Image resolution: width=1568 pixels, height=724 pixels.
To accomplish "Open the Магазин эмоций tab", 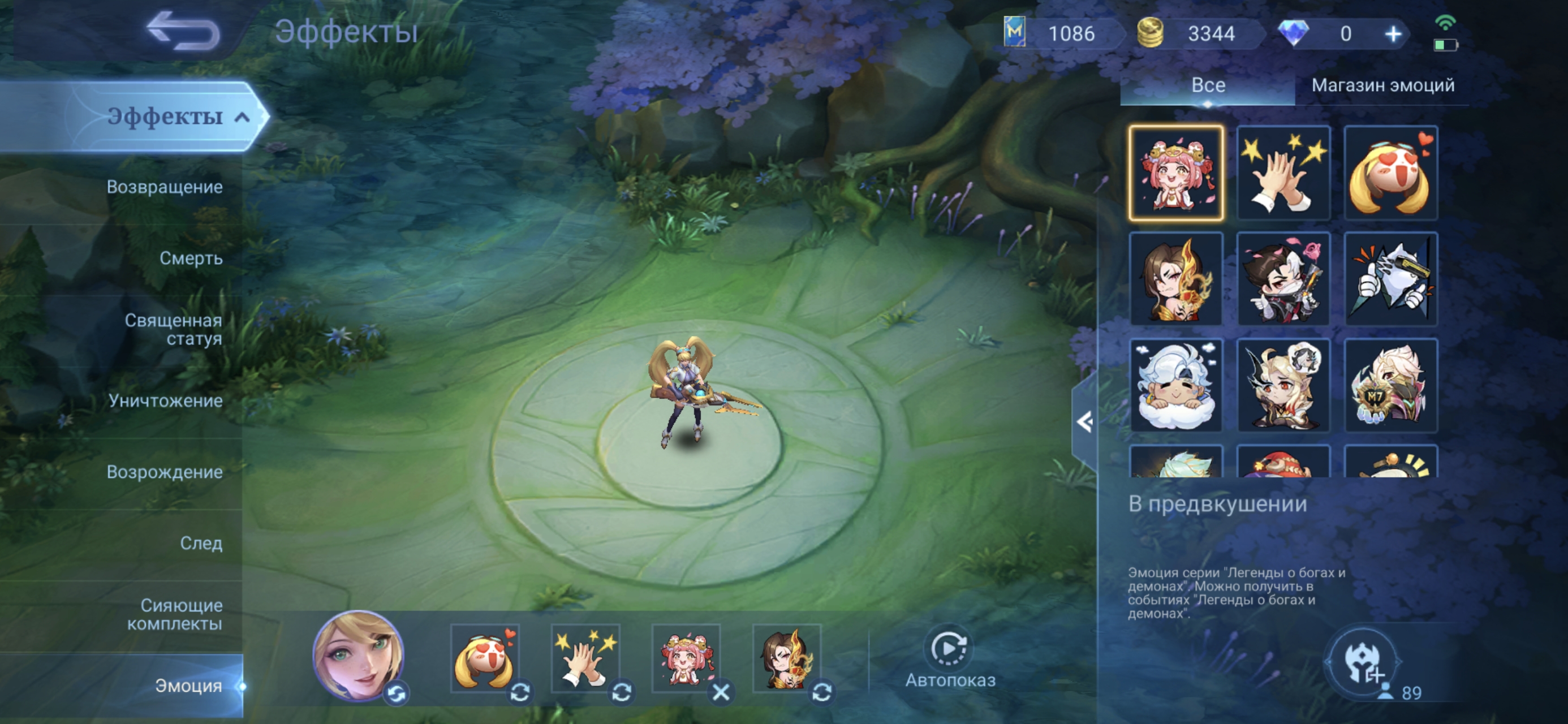I will click(1382, 85).
